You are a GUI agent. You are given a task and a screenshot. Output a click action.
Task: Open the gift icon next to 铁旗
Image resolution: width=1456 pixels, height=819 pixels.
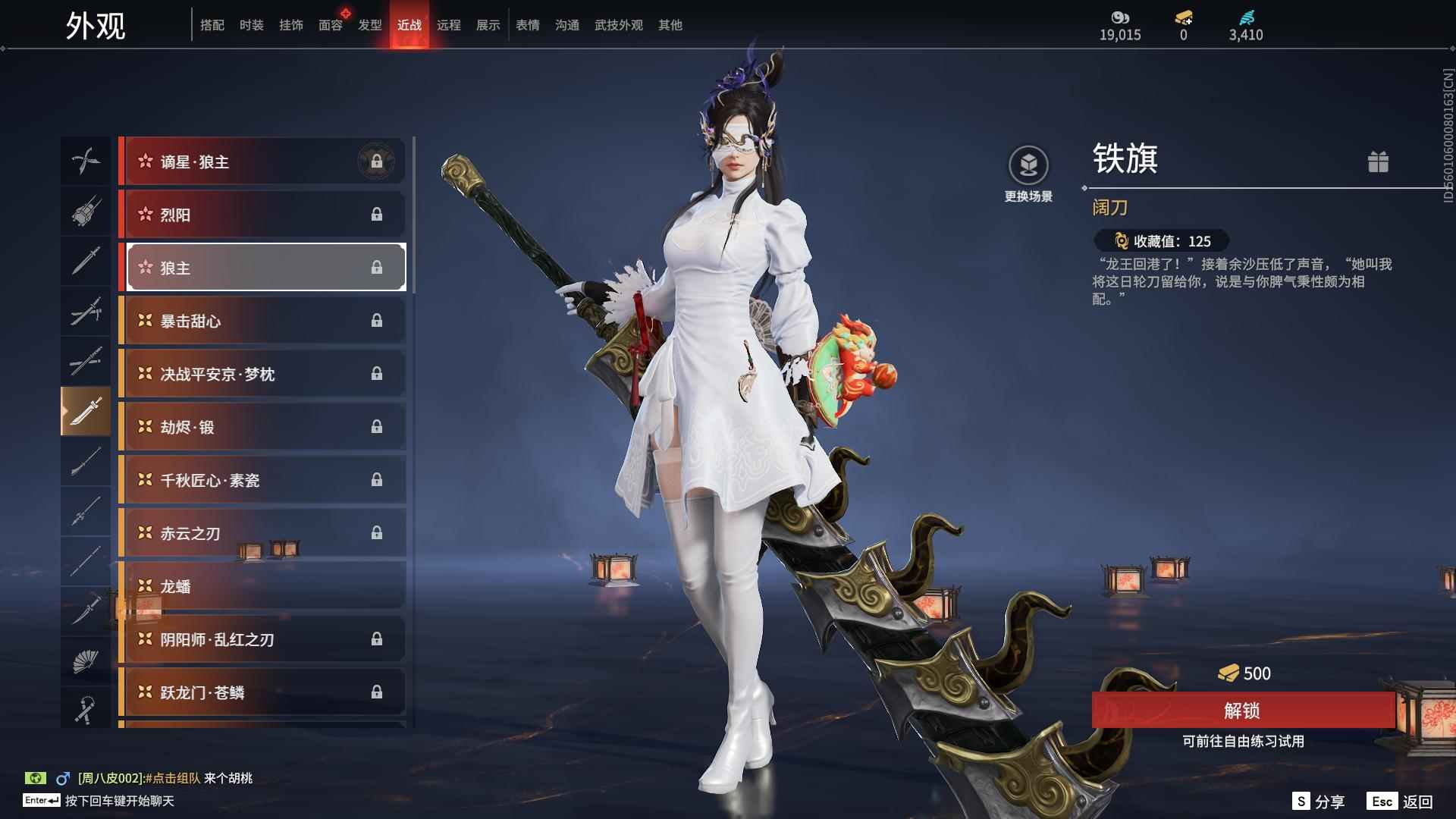1379,162
